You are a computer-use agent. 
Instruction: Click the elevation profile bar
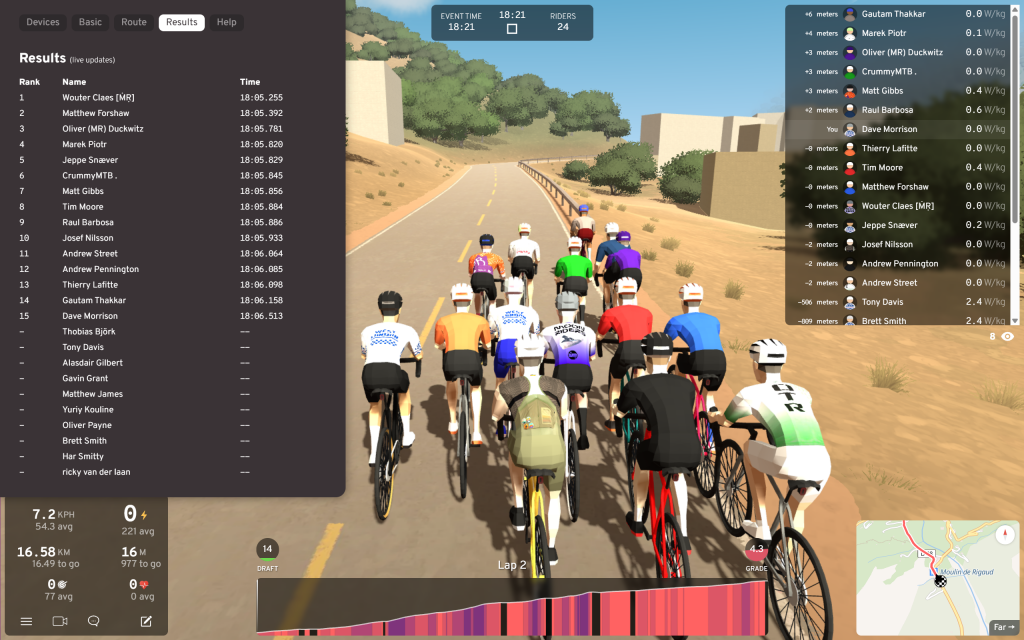(512, 606)
